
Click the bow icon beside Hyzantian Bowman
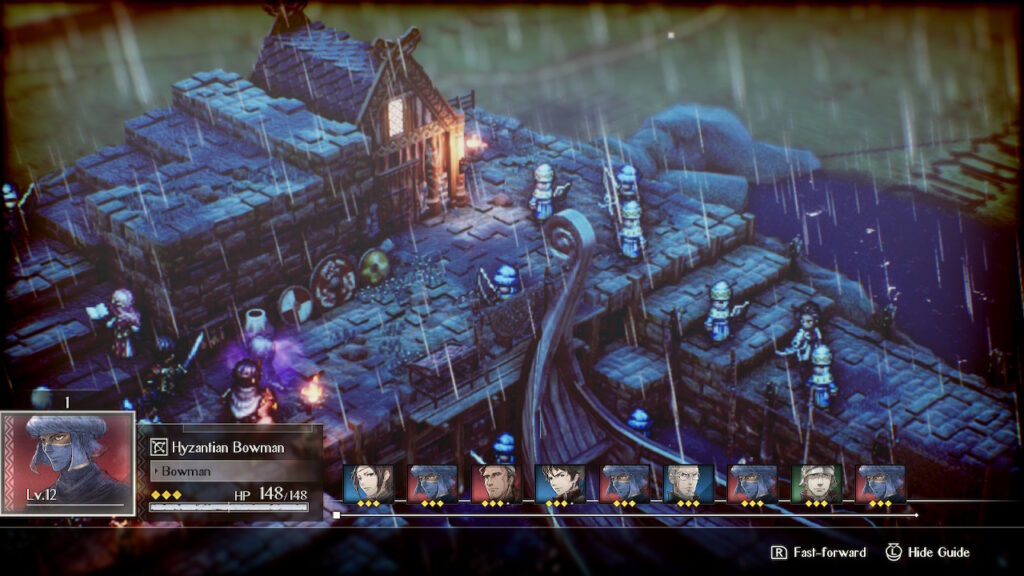click(159, 448)
